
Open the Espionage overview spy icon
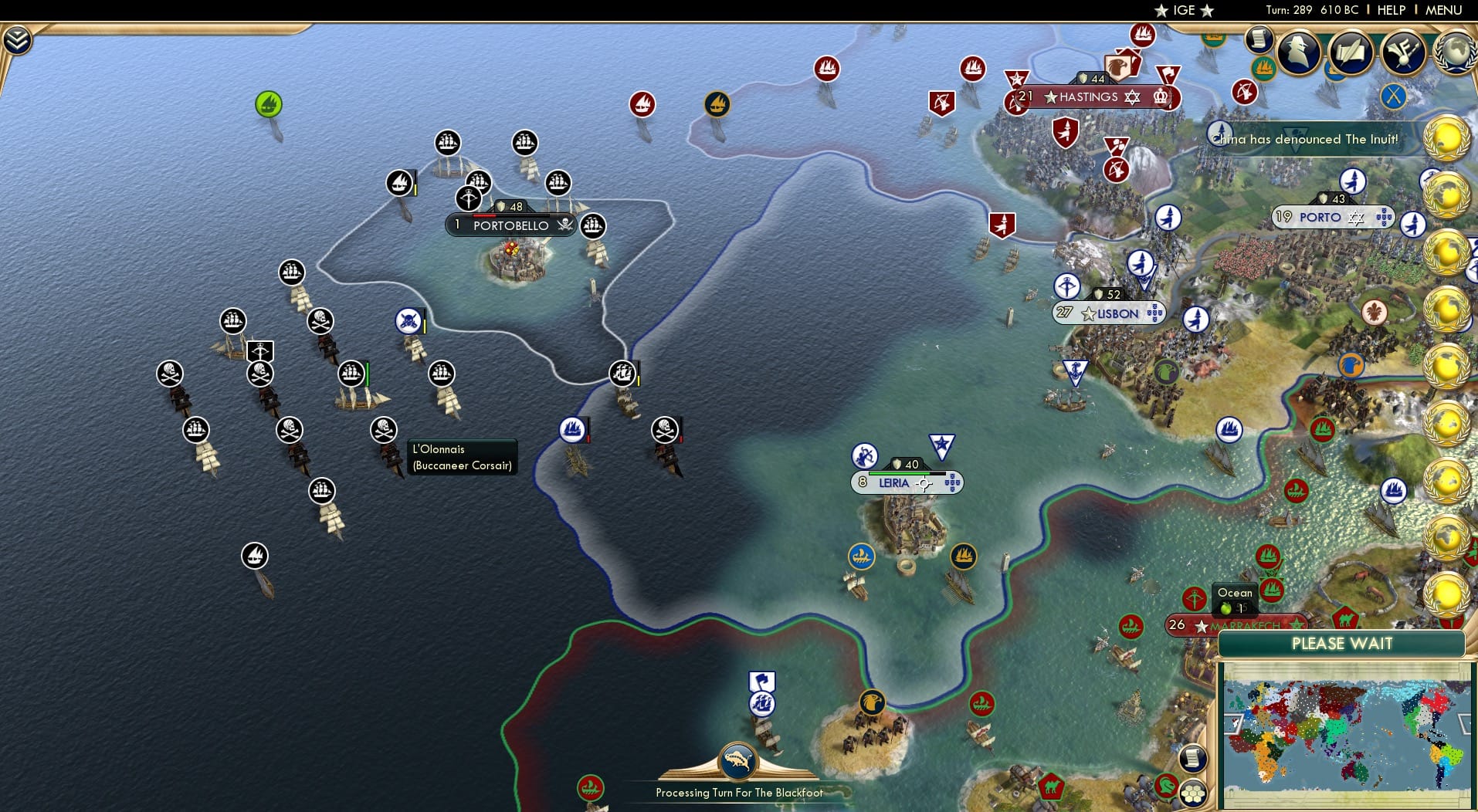[1300, 52]
